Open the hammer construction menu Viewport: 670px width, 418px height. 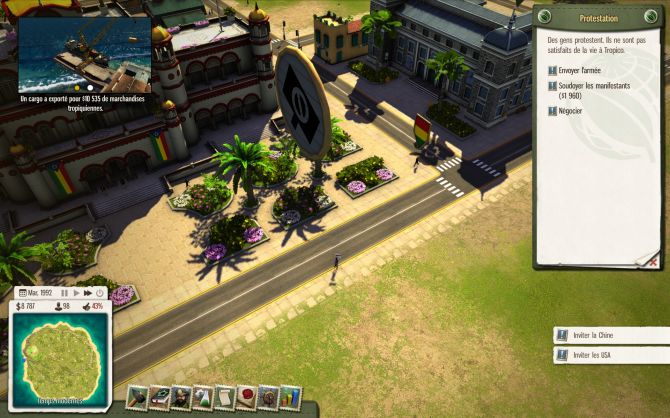coord(136,397)
